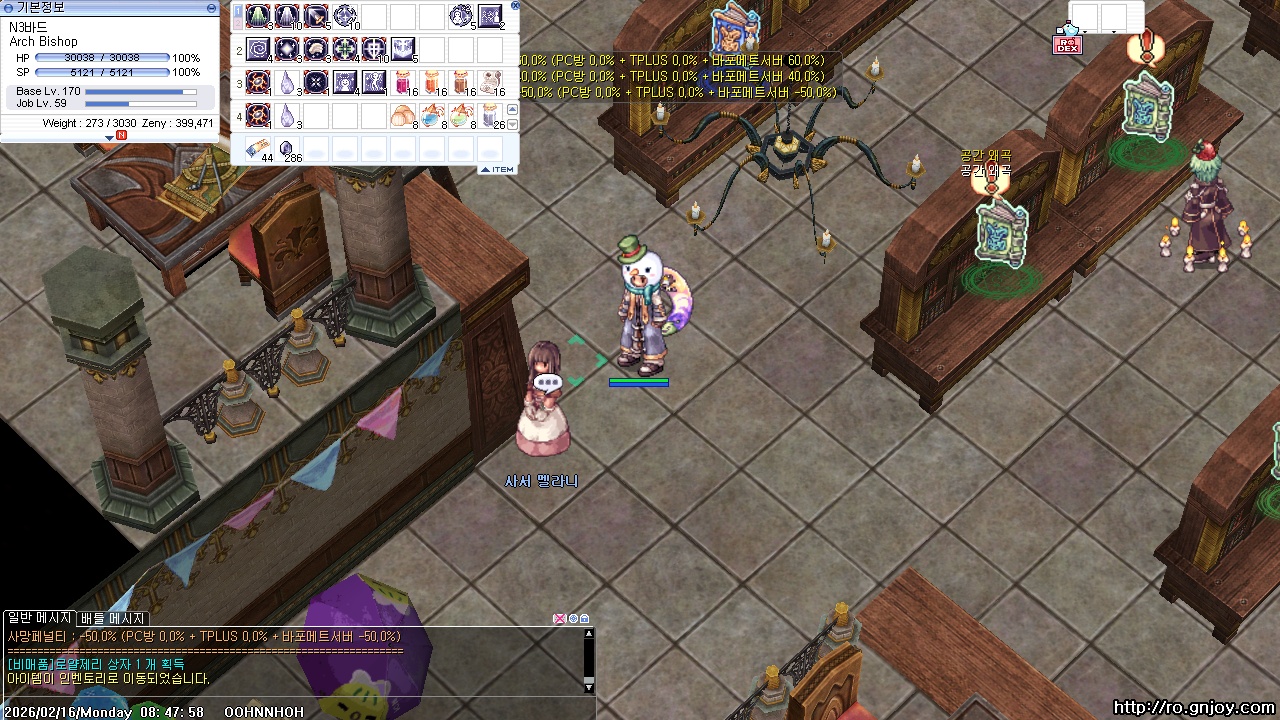Close the skill hotbar window
Image resolution: width=1280 pixels, height=720 pixels.
click(x=515, y=5)
